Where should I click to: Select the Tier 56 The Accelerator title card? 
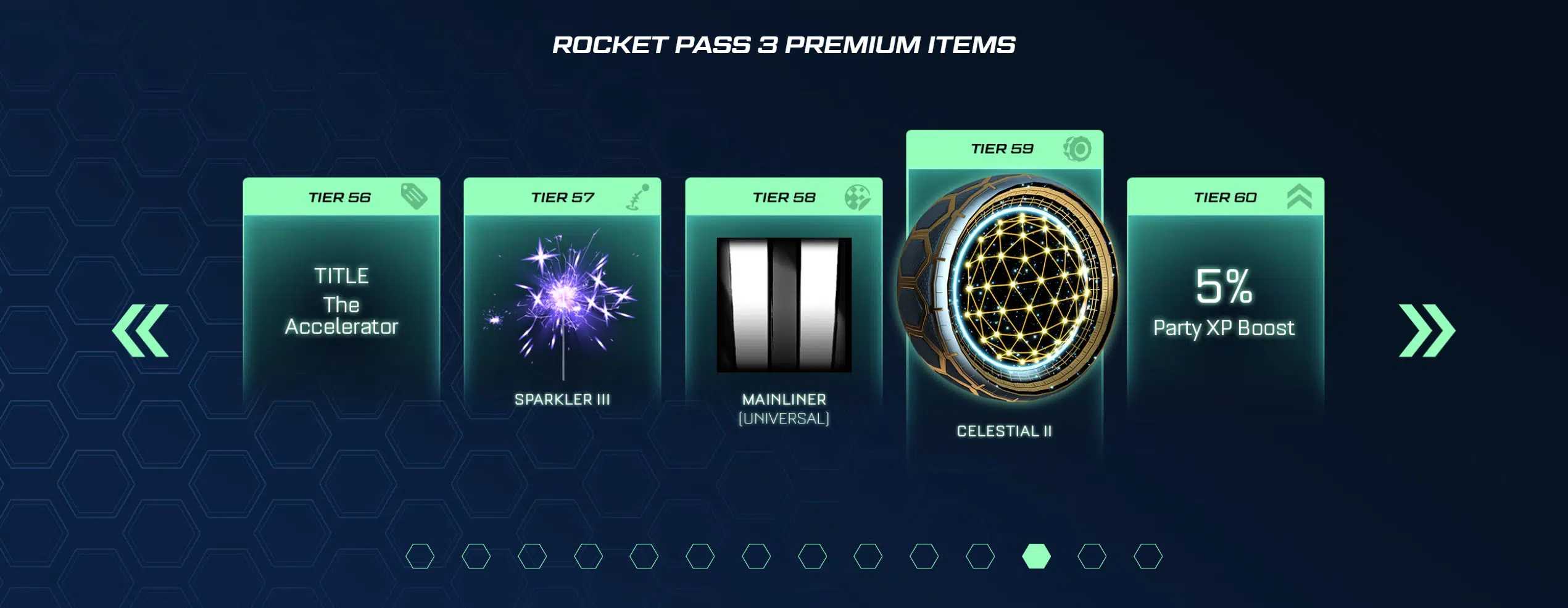coord(341,296)
